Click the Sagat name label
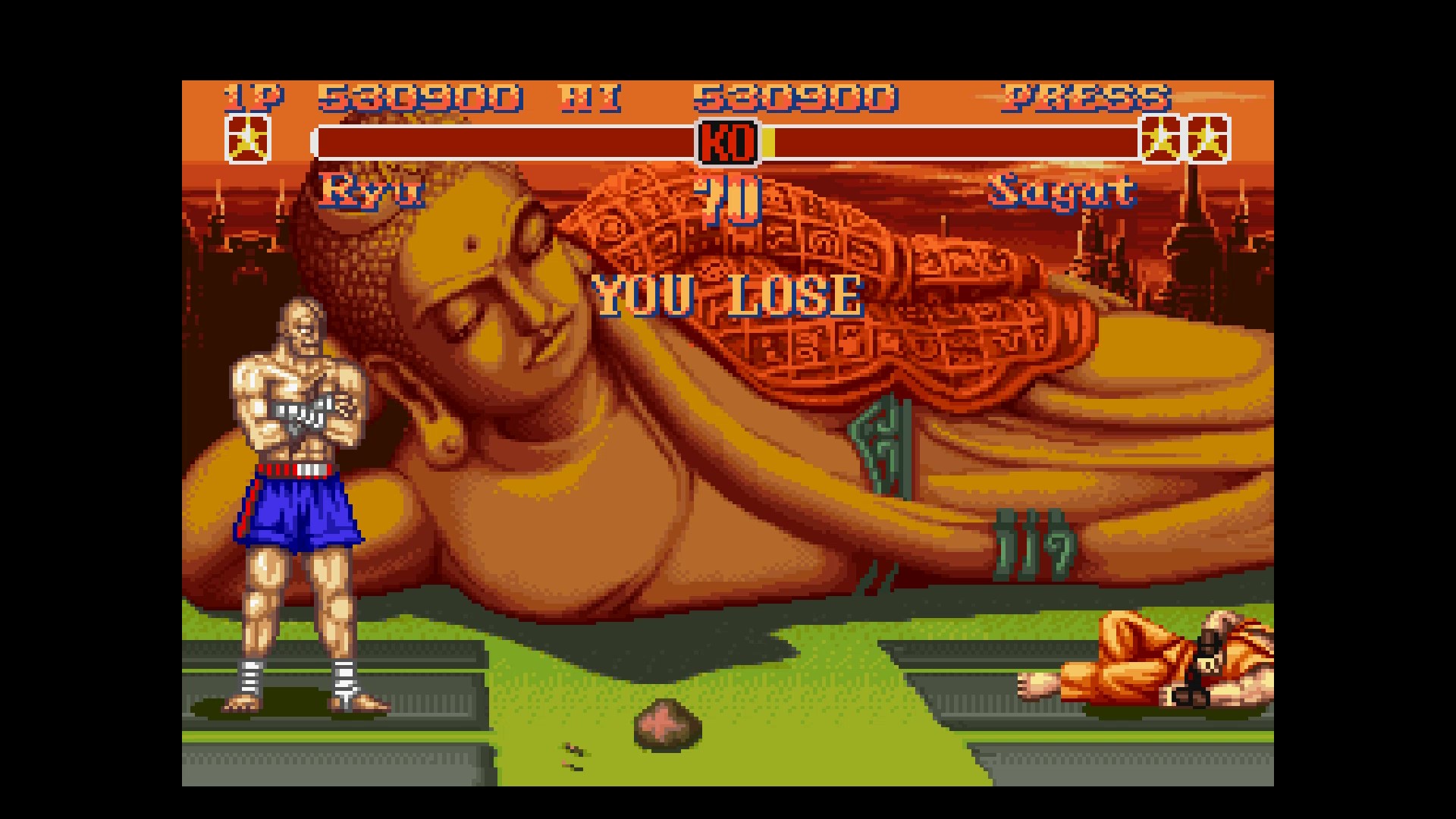 point(1062,192)
